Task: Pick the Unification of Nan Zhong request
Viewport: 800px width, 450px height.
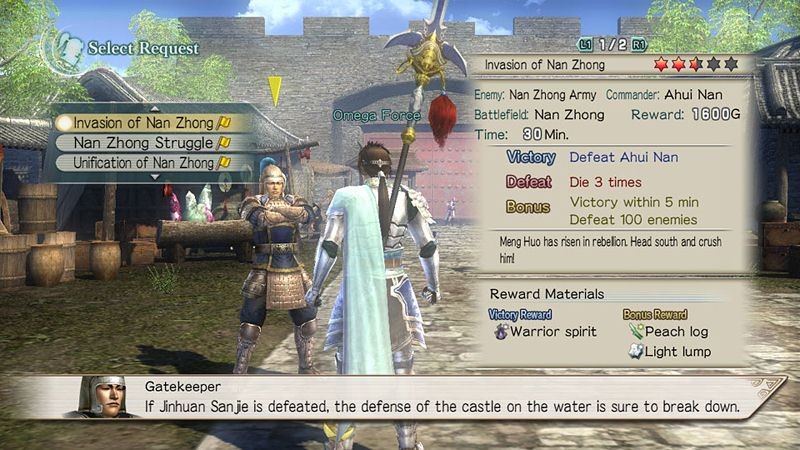Action: pos(144,162)
